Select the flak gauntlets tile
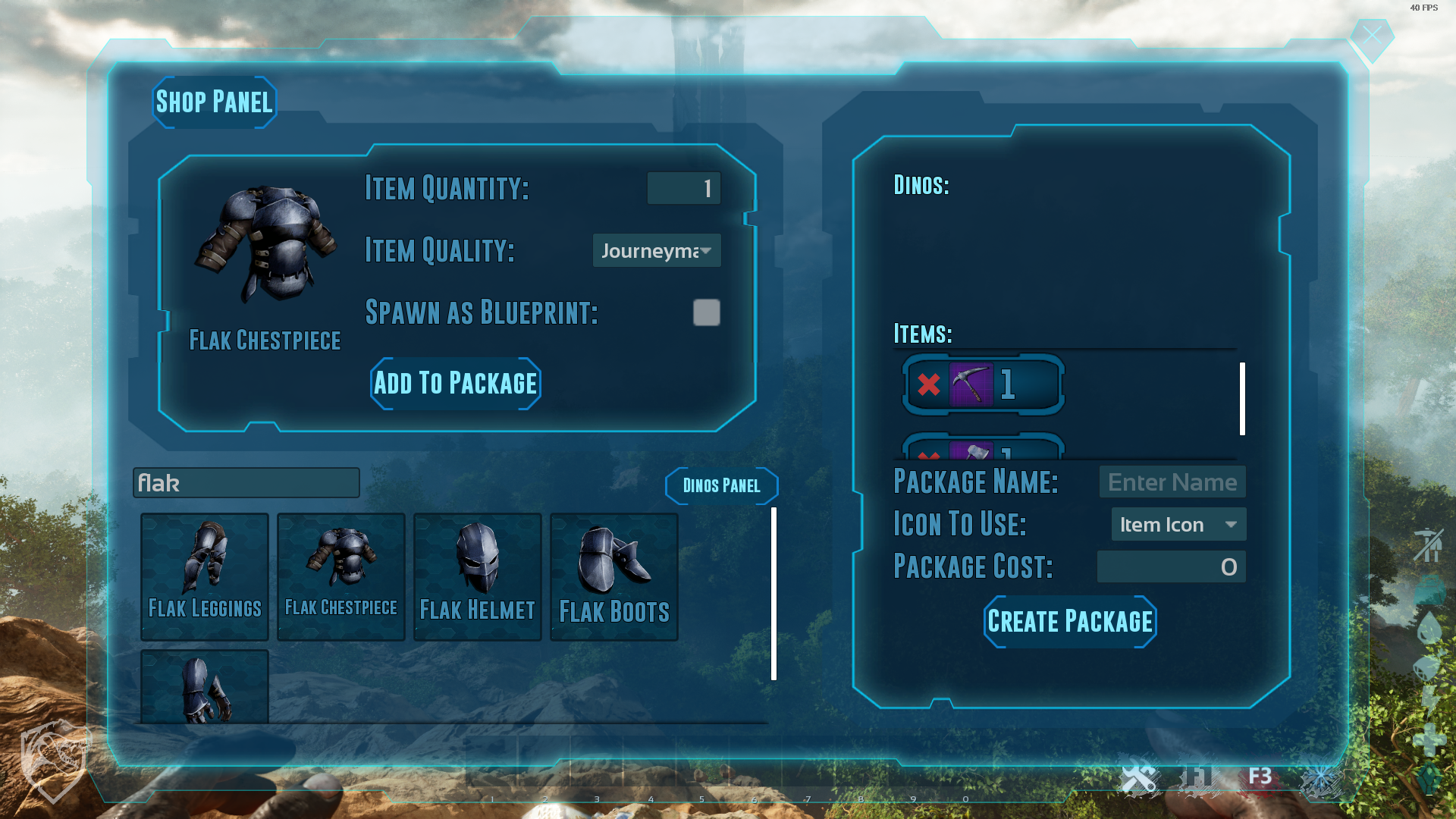 pos(205,687)
